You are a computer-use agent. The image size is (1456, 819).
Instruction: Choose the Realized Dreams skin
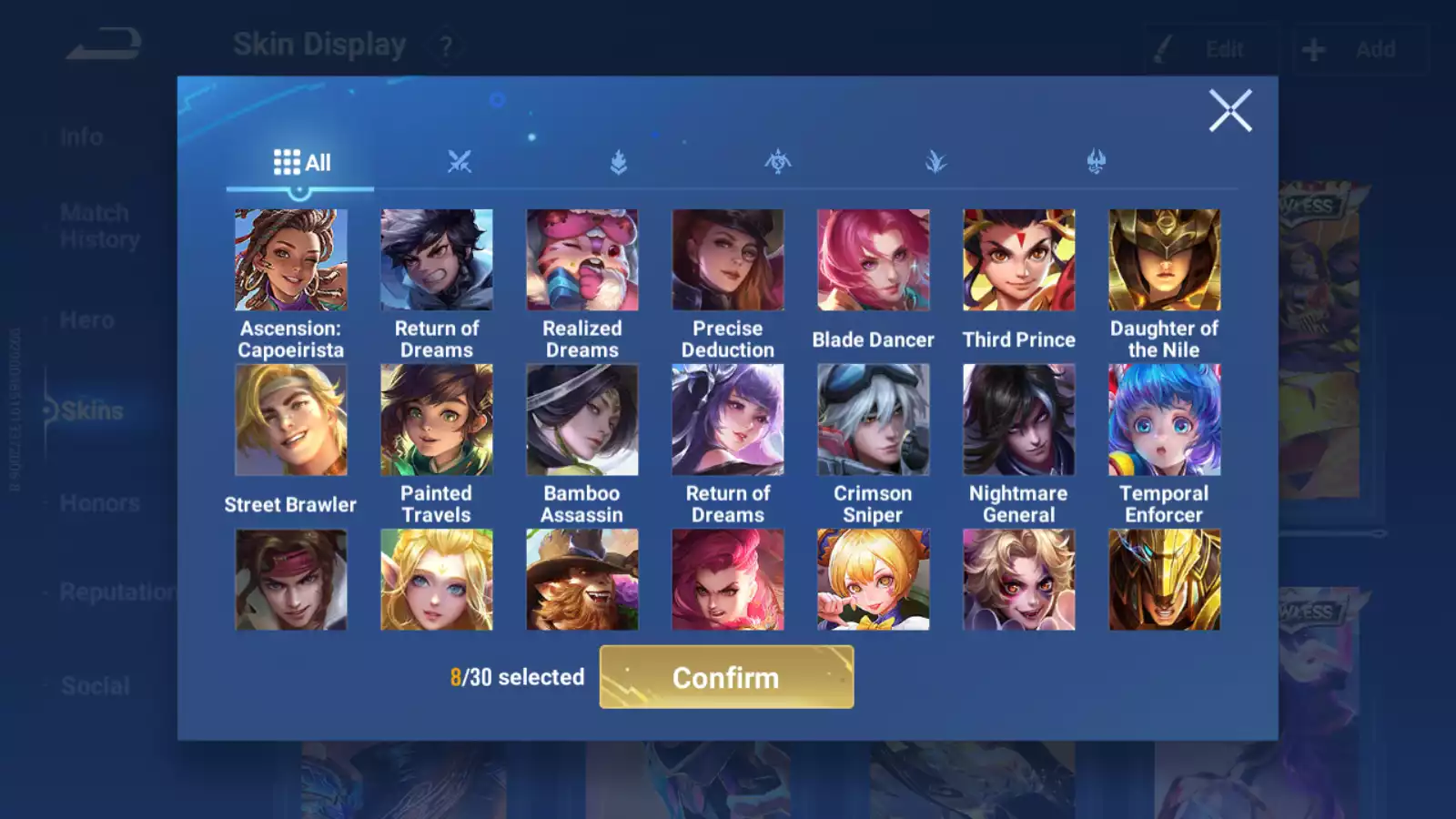582,260
